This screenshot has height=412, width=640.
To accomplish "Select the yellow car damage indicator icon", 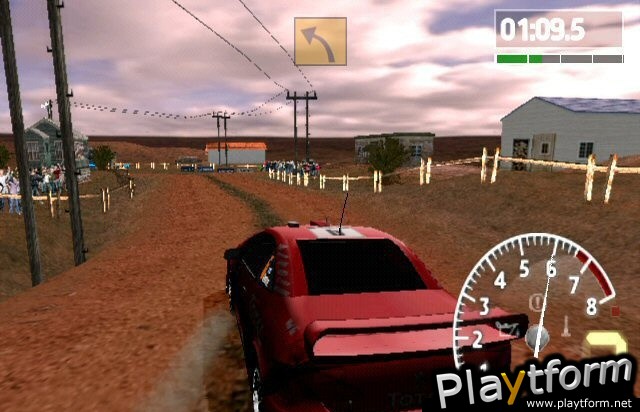I will (604, 342).
